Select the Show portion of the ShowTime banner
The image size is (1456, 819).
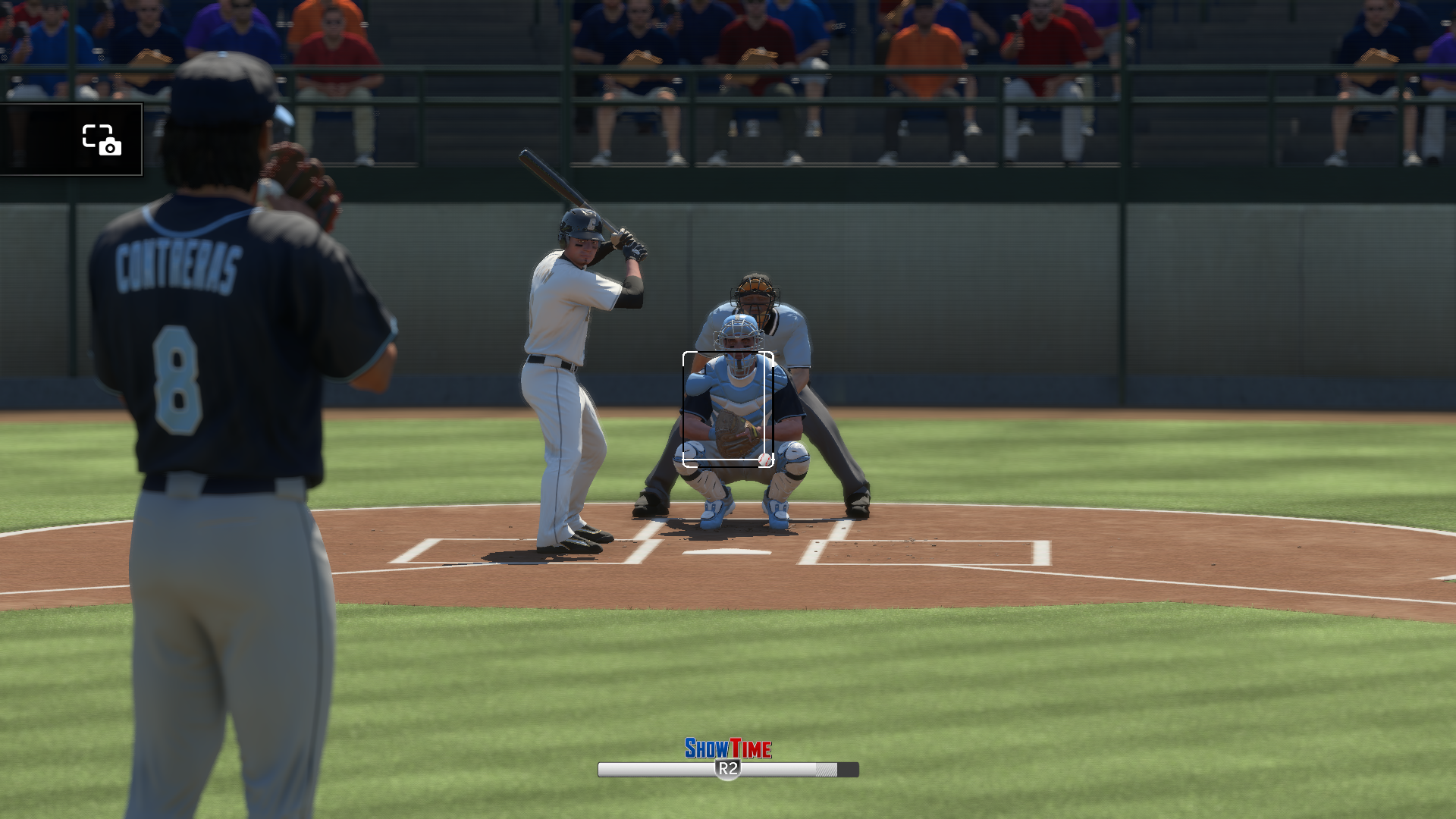[707, 746]
